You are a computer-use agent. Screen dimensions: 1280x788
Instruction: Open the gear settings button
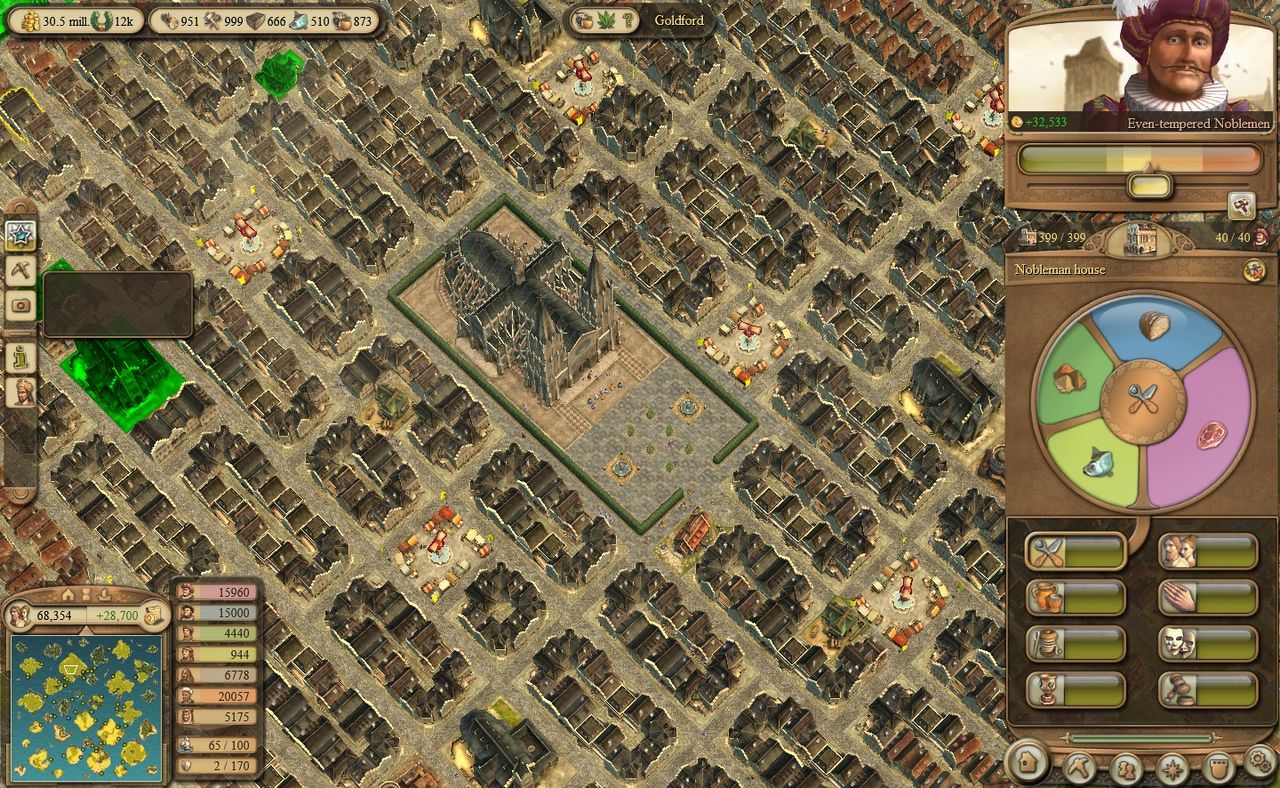tap(1259, 761)
